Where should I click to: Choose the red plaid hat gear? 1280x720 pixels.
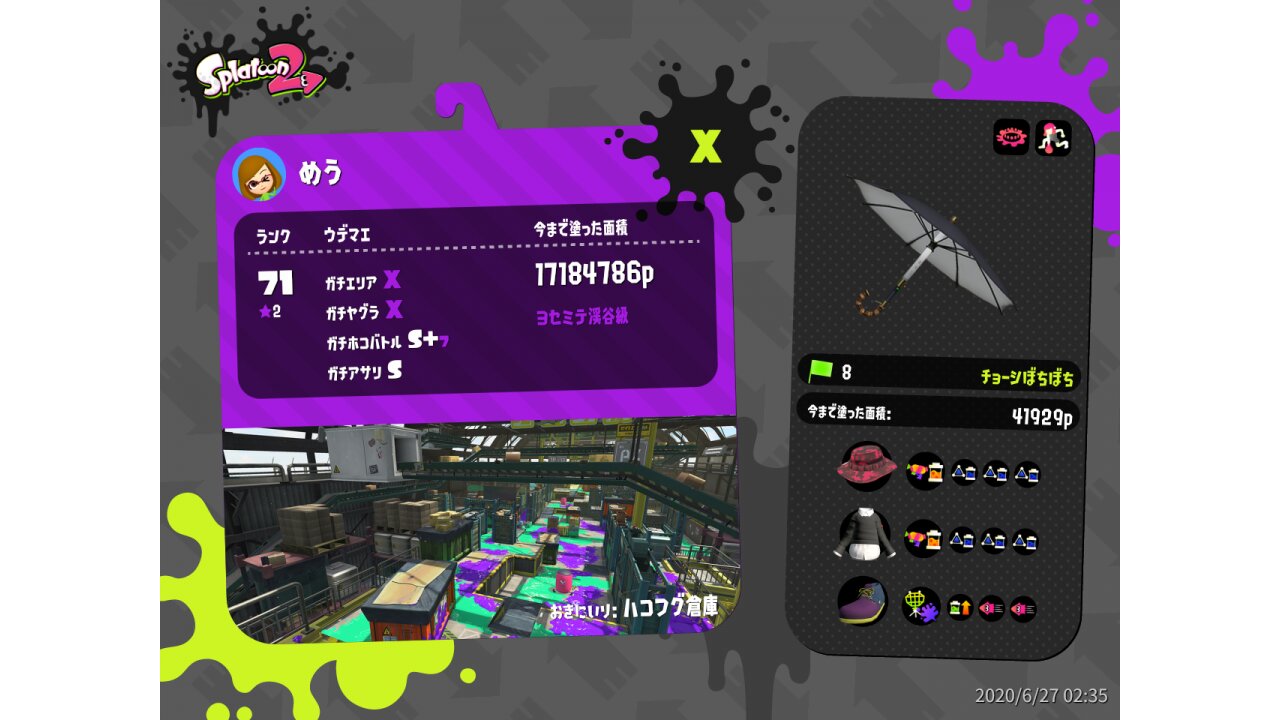pos(865,468)
